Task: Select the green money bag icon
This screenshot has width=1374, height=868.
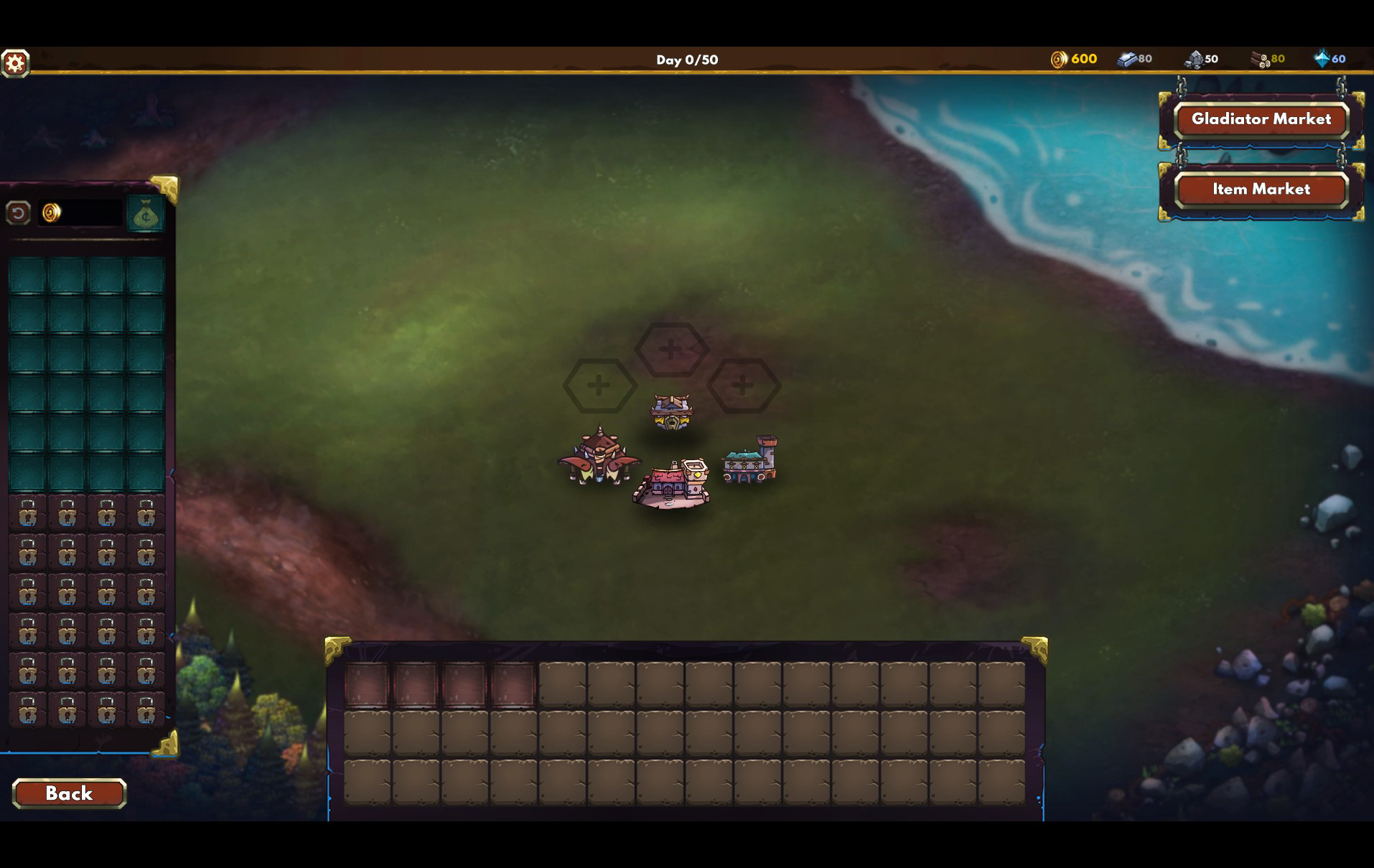Action: [146, 214]
